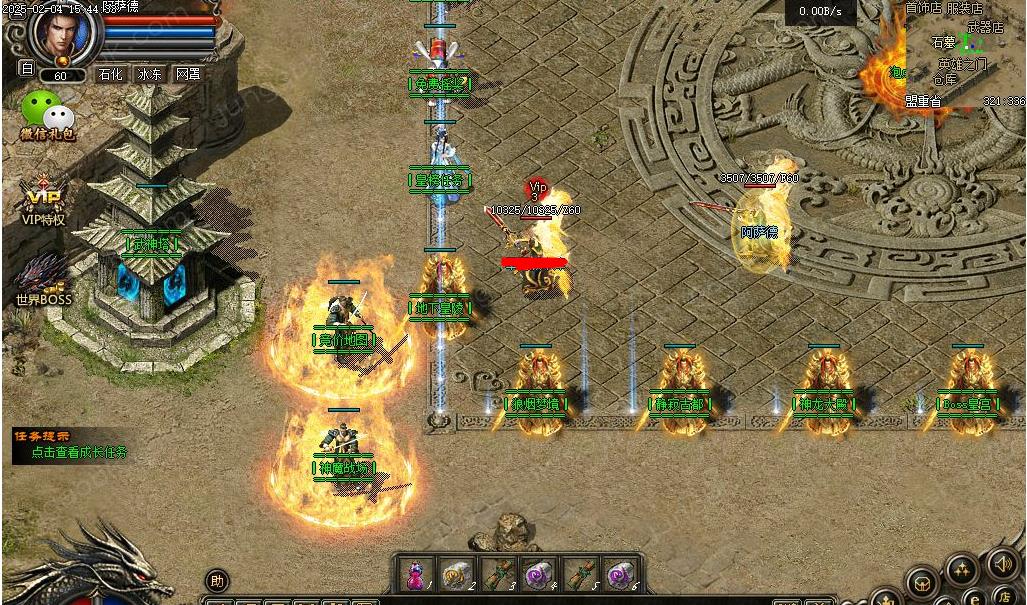
Task: Select the purple swirl scroll in slot 4
Action: [539, 574]
